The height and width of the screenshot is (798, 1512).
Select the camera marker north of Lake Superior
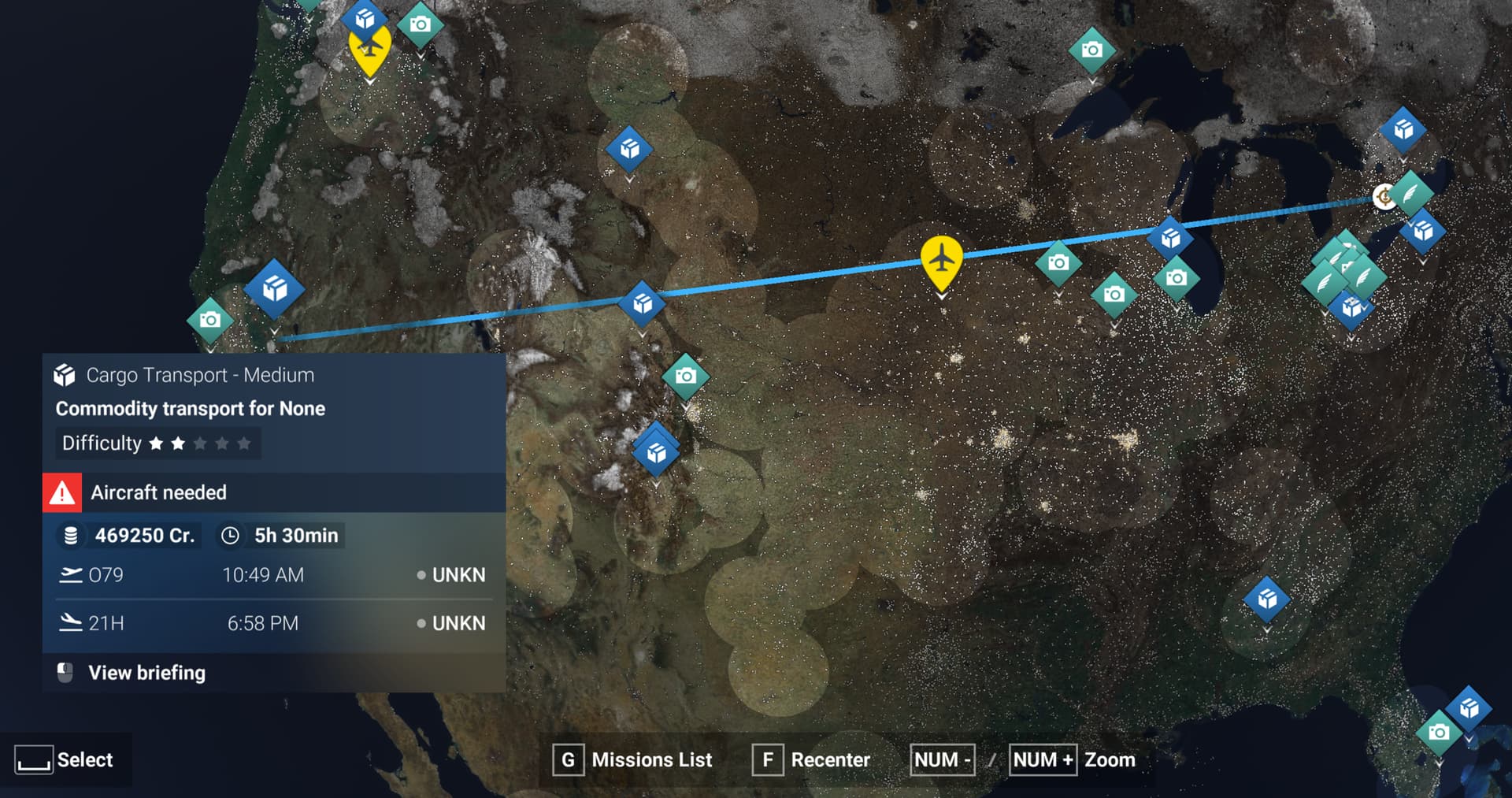click(1091, 50)
